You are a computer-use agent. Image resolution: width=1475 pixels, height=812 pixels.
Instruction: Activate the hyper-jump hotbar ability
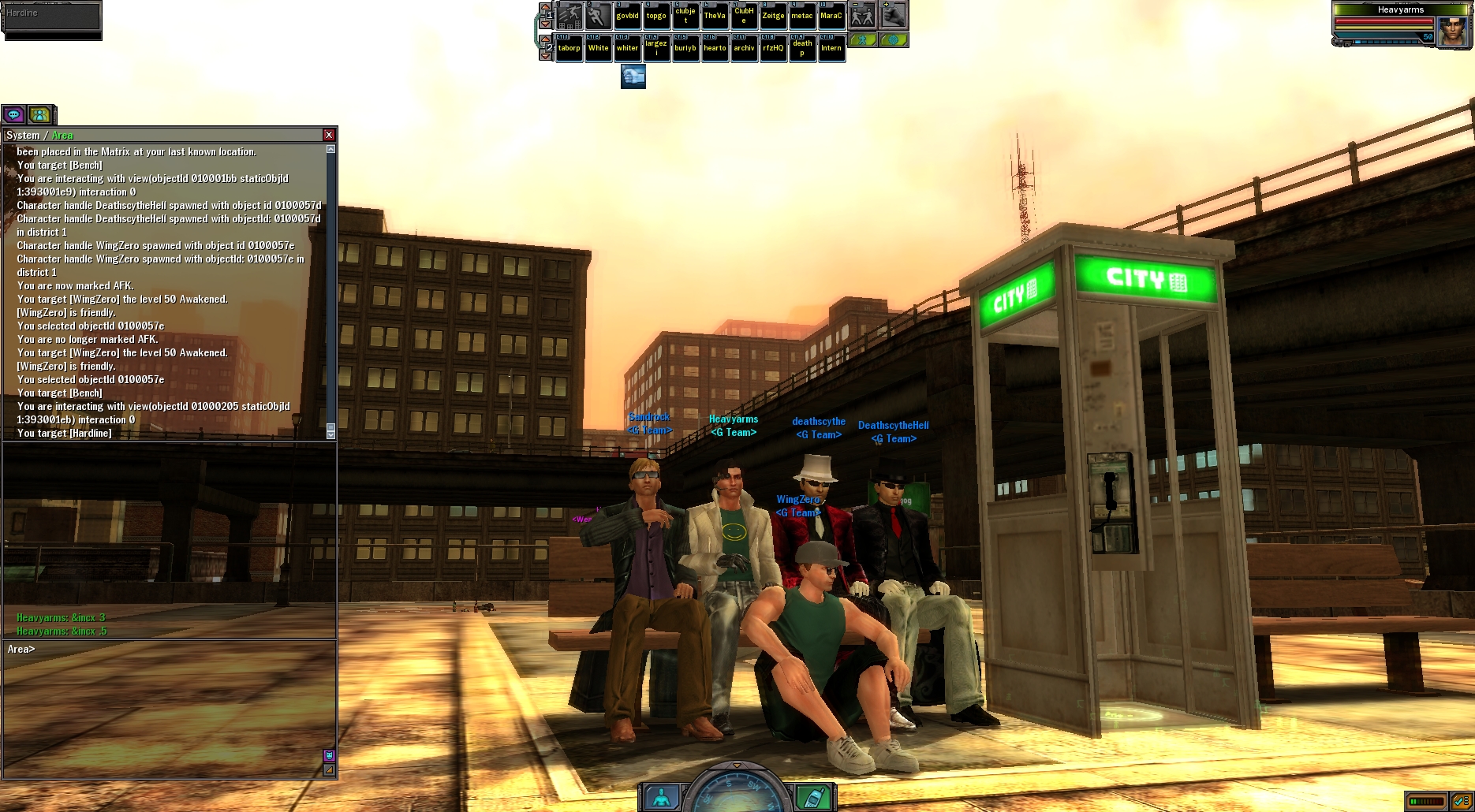[x=569, y=15]
